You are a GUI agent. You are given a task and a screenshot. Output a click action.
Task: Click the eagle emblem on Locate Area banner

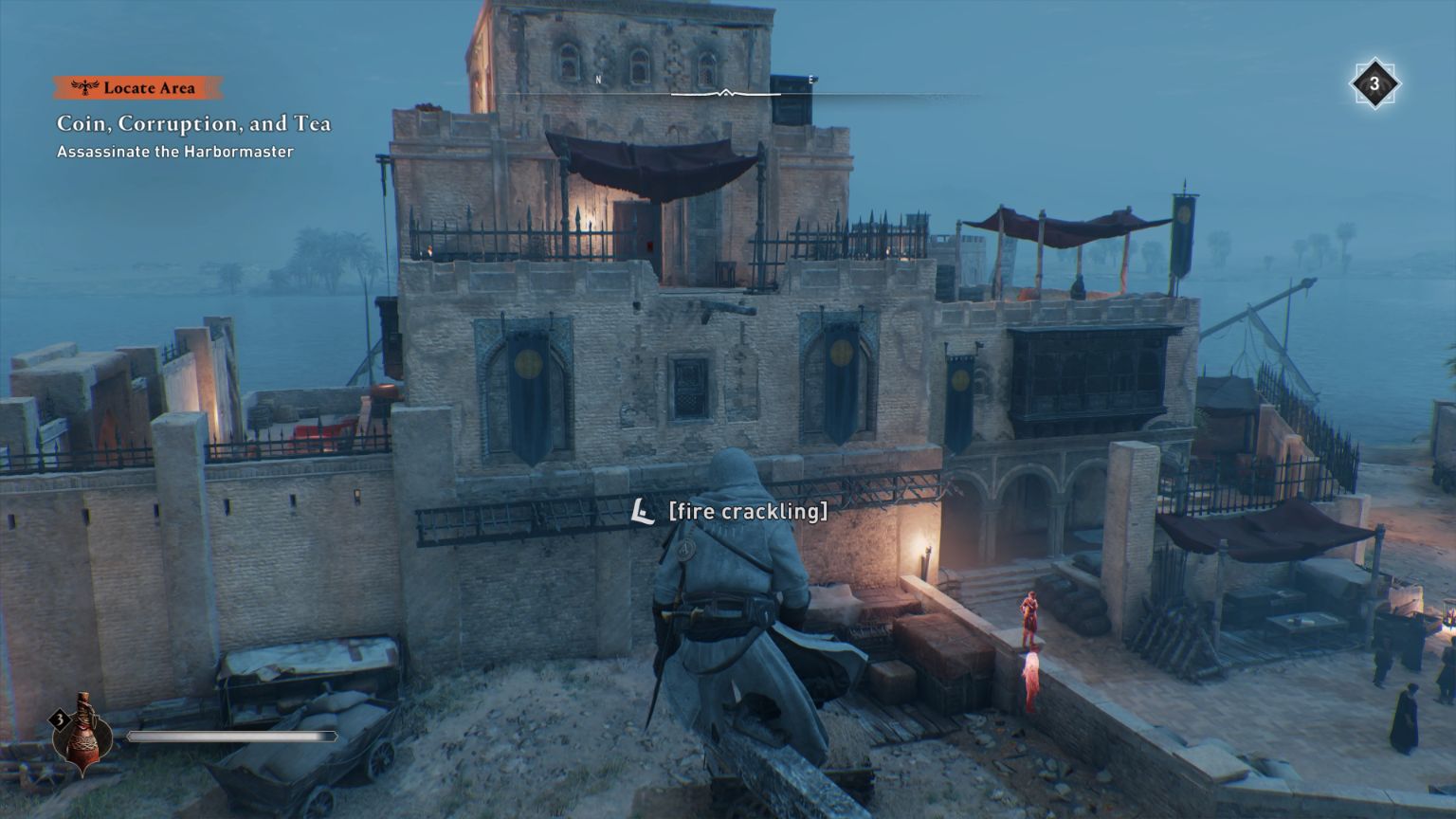[85, 87]
